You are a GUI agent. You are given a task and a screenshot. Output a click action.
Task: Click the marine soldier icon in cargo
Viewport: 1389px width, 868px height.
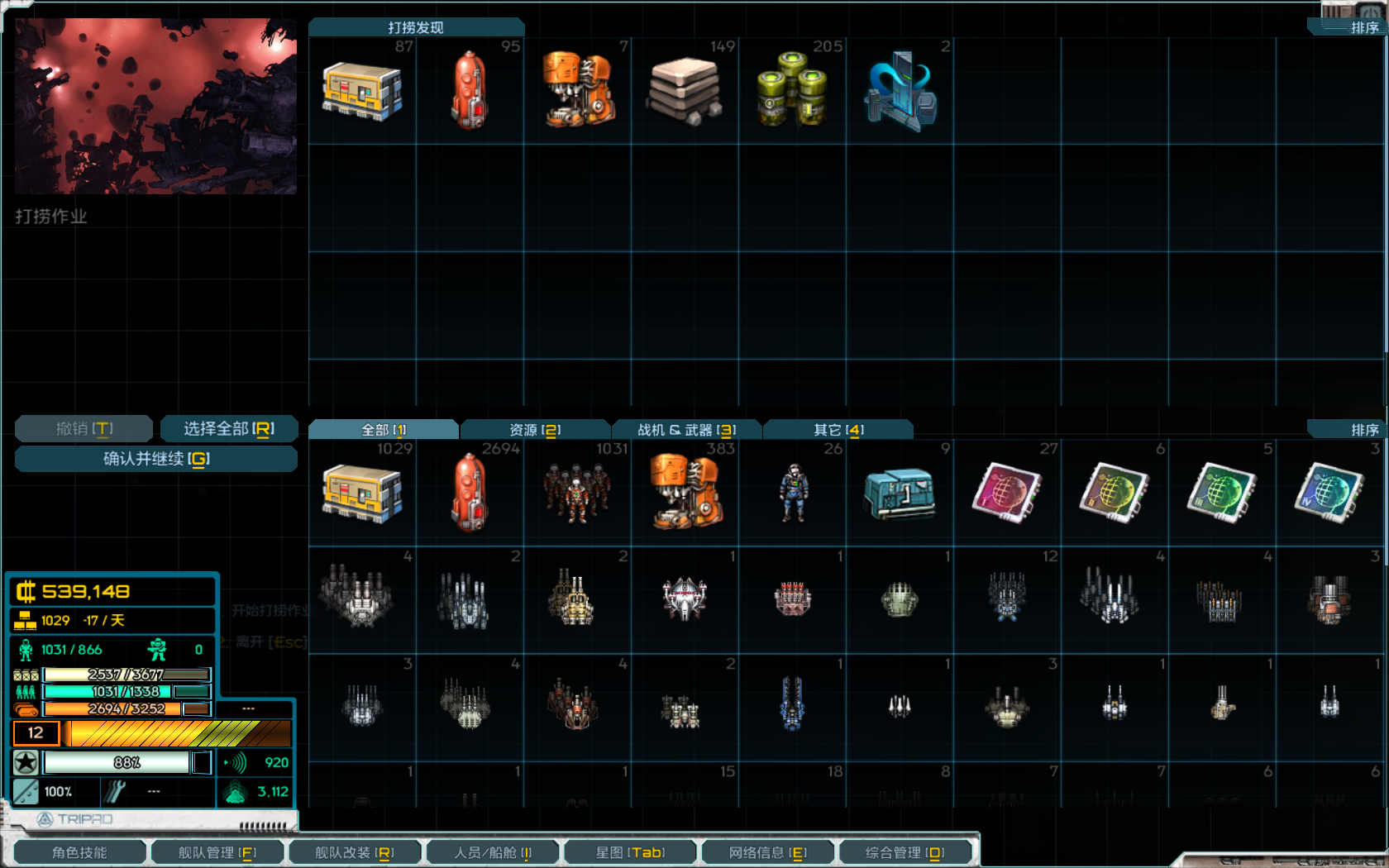792,492
